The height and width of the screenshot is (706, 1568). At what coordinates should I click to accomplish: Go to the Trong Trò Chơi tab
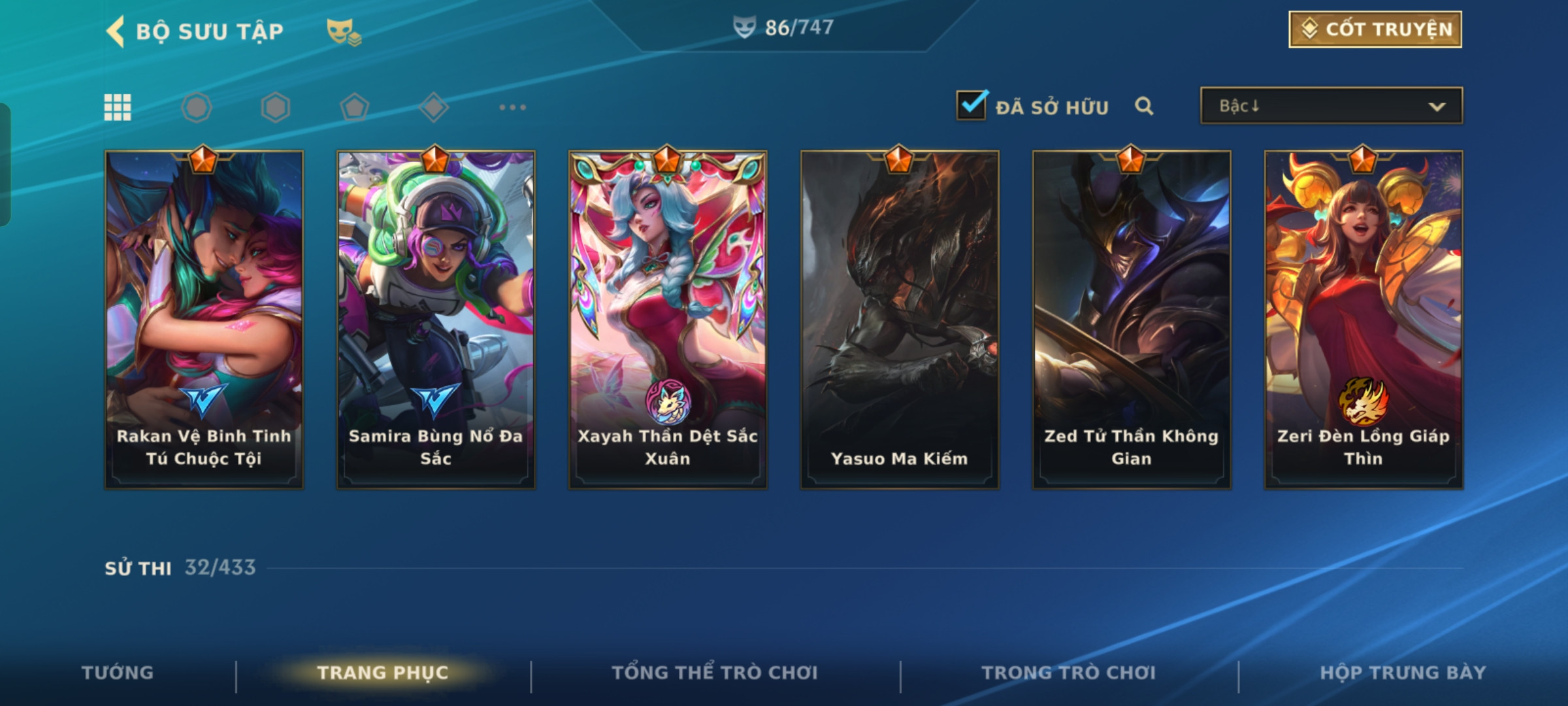(1069, 673)
